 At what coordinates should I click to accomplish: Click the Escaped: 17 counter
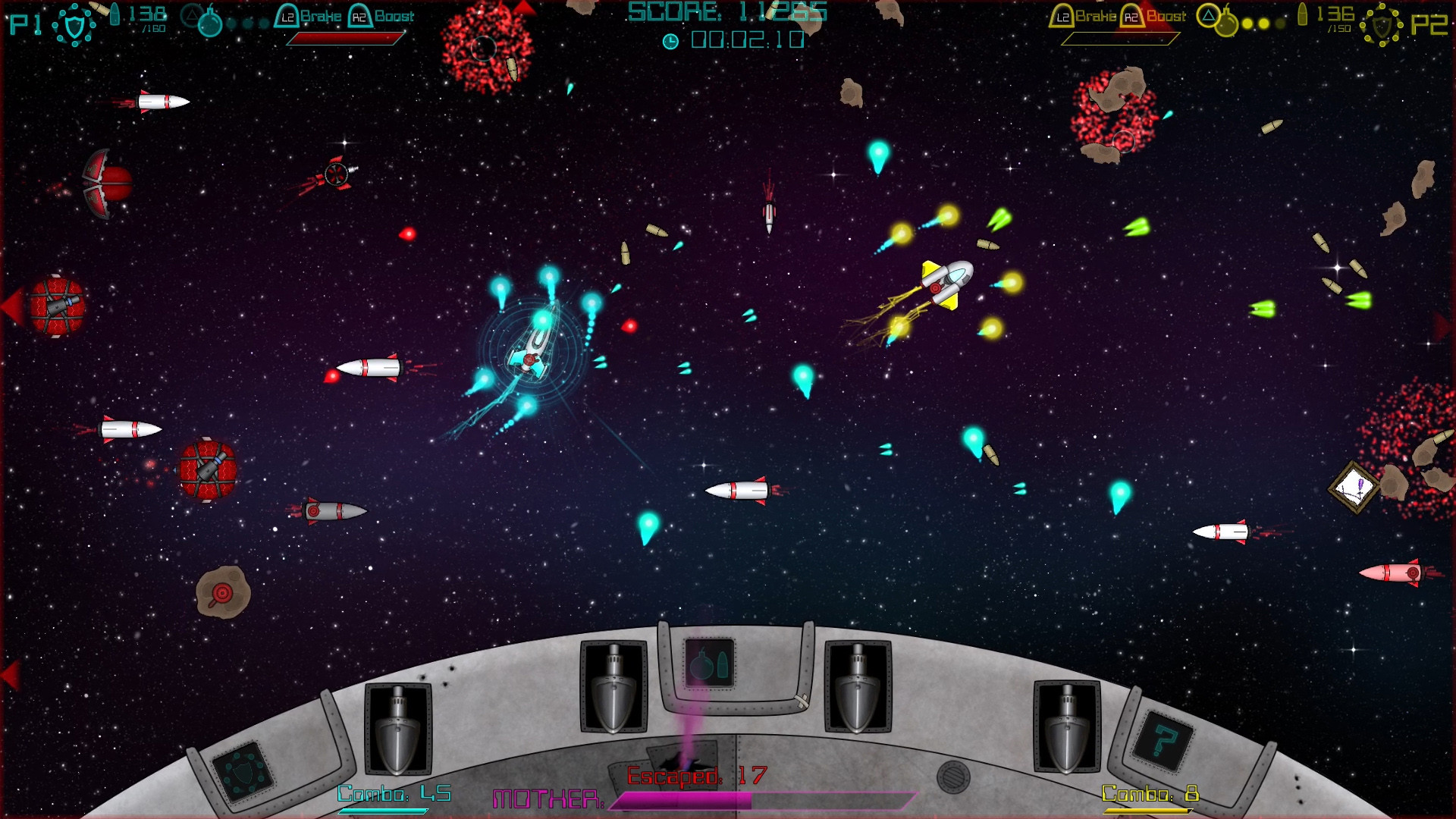point(694,776)
